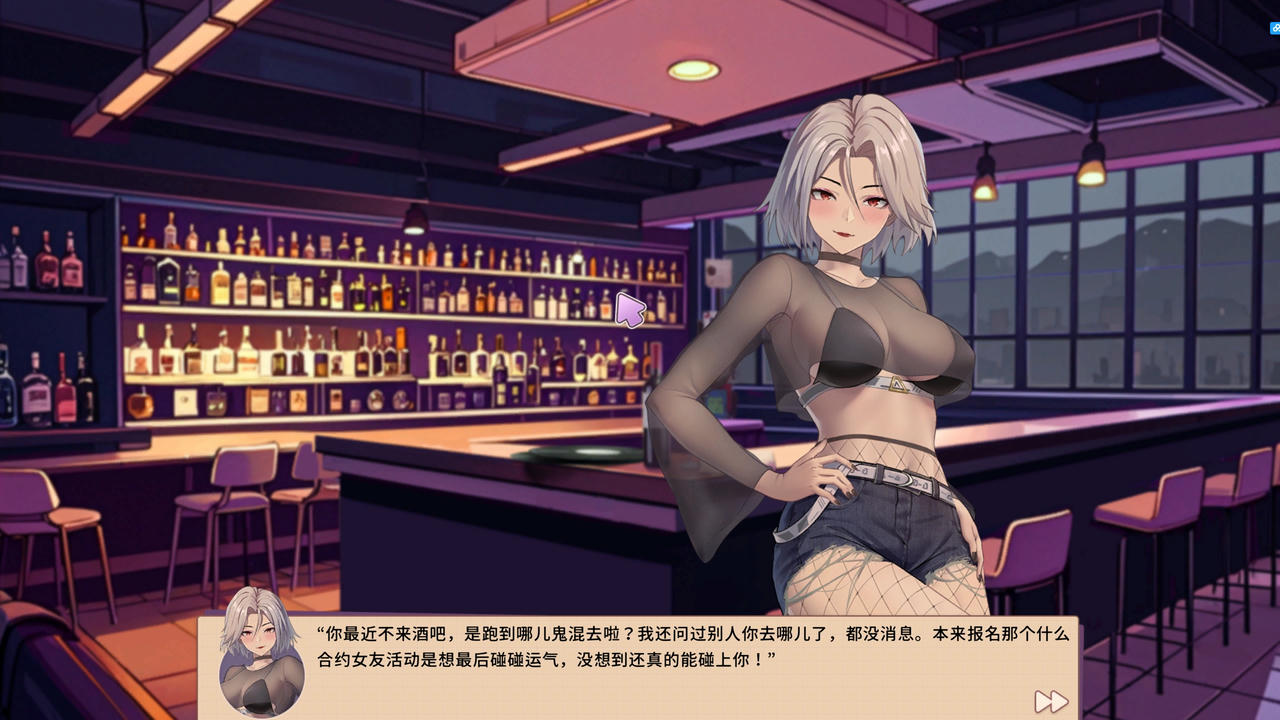Click the bartender character sprite
1280x720 pixels.
(850, 350)
